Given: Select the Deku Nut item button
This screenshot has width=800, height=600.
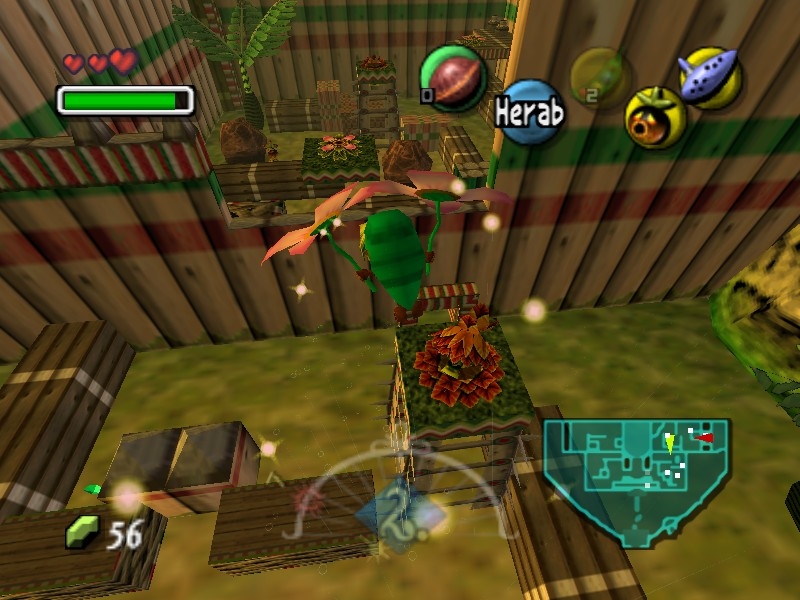Looking at the screenshot, I should click(x=452, y=78).
